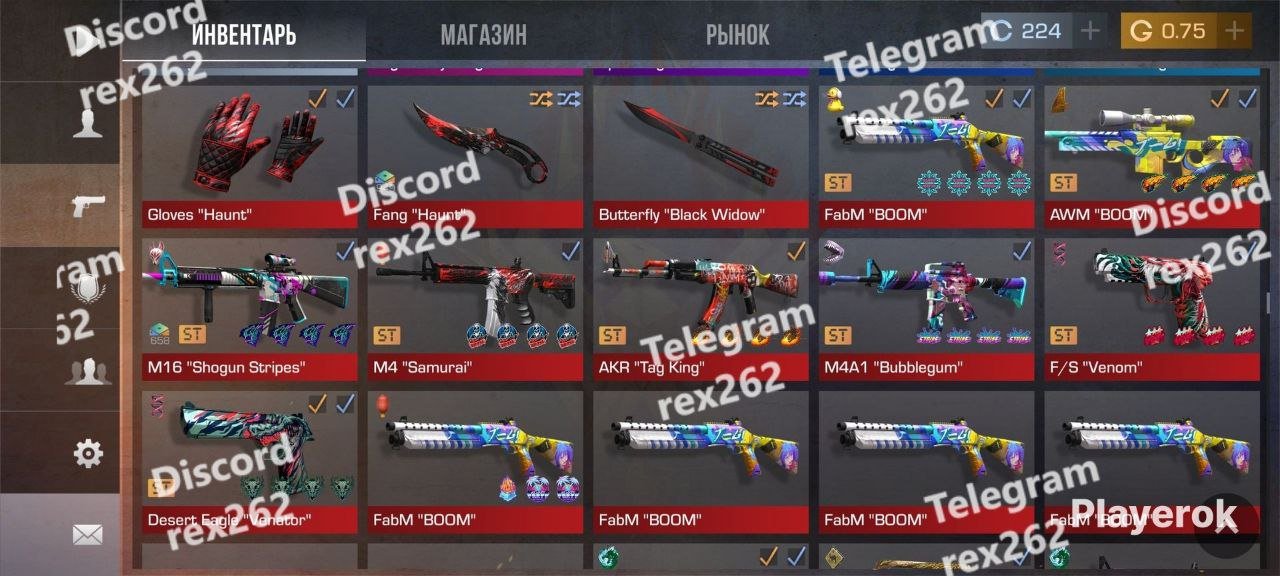Open the player profile sidebar icon

click(x=88, y=123)
